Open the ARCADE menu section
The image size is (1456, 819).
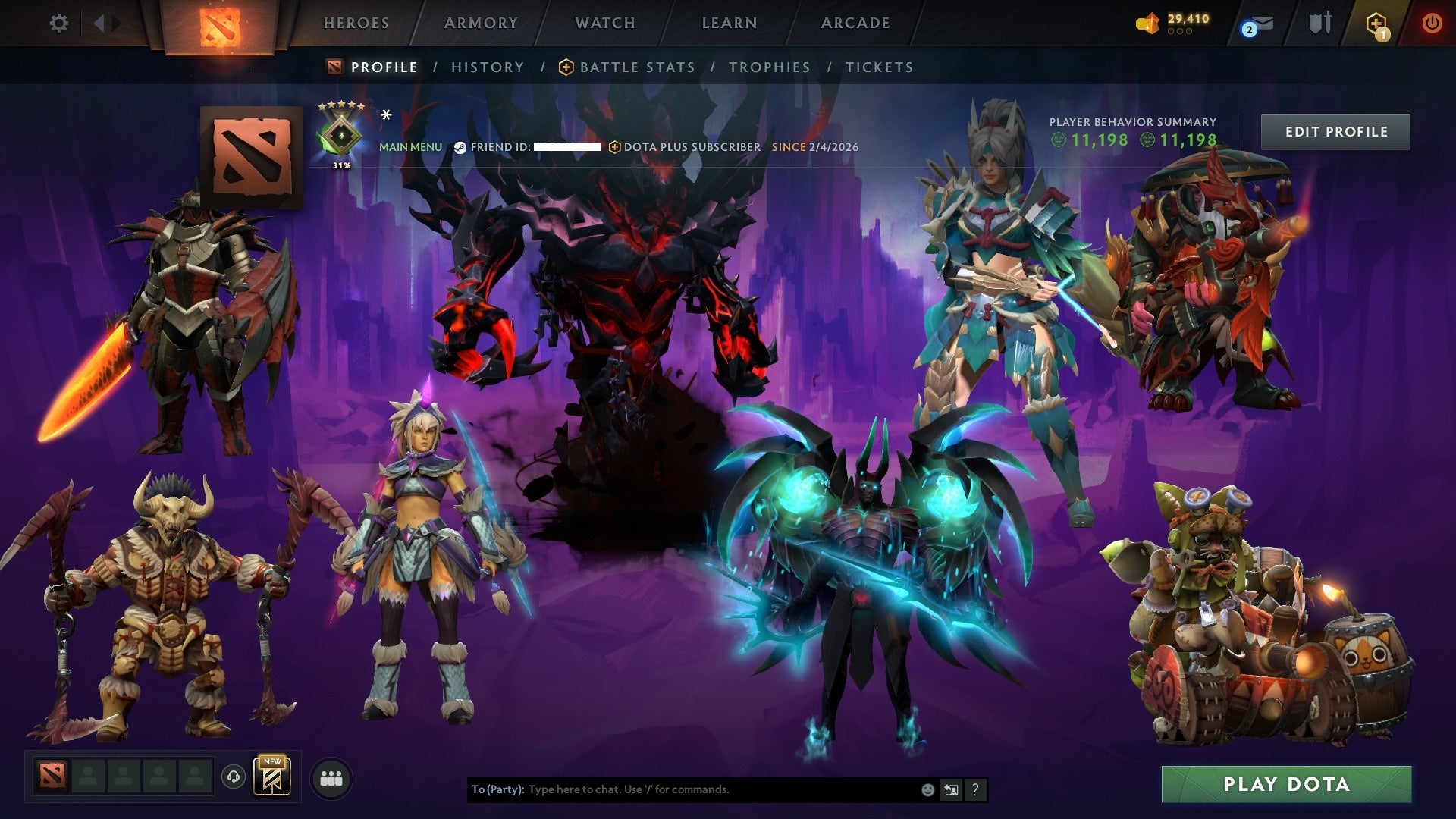pyautogui.click(x=855, y=23)
